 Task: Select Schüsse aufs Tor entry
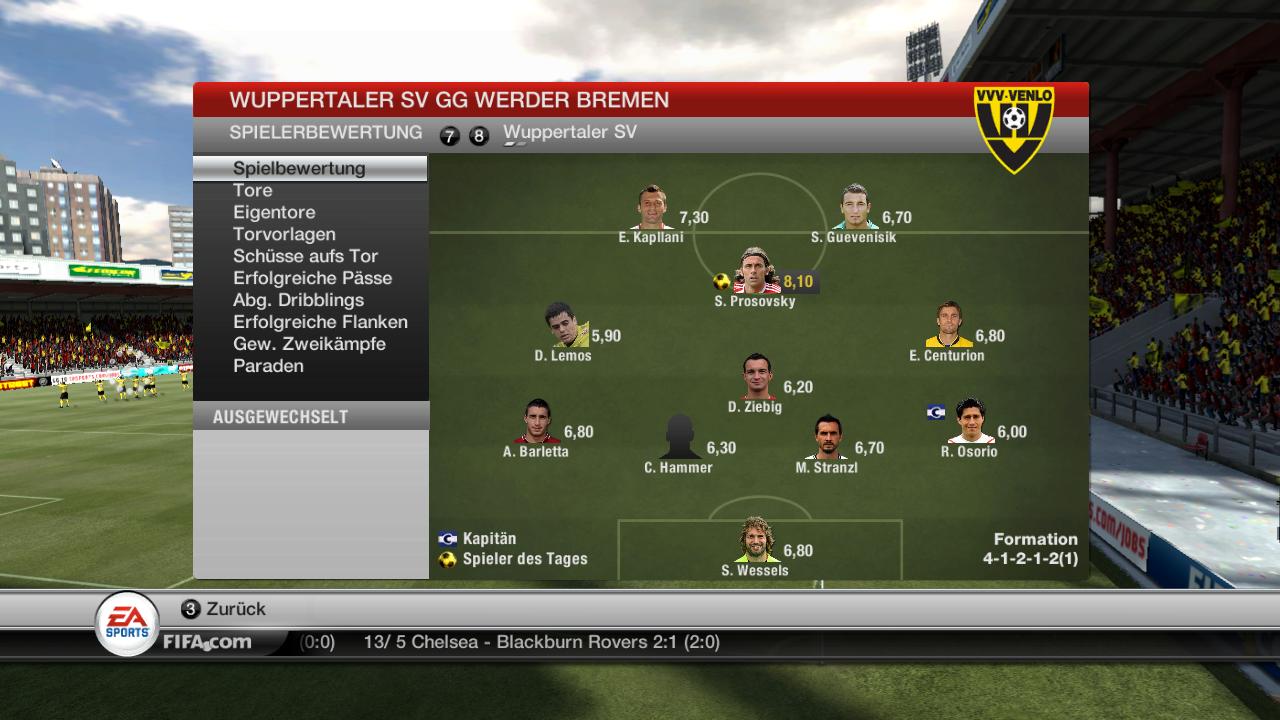(x=305, y=256)
